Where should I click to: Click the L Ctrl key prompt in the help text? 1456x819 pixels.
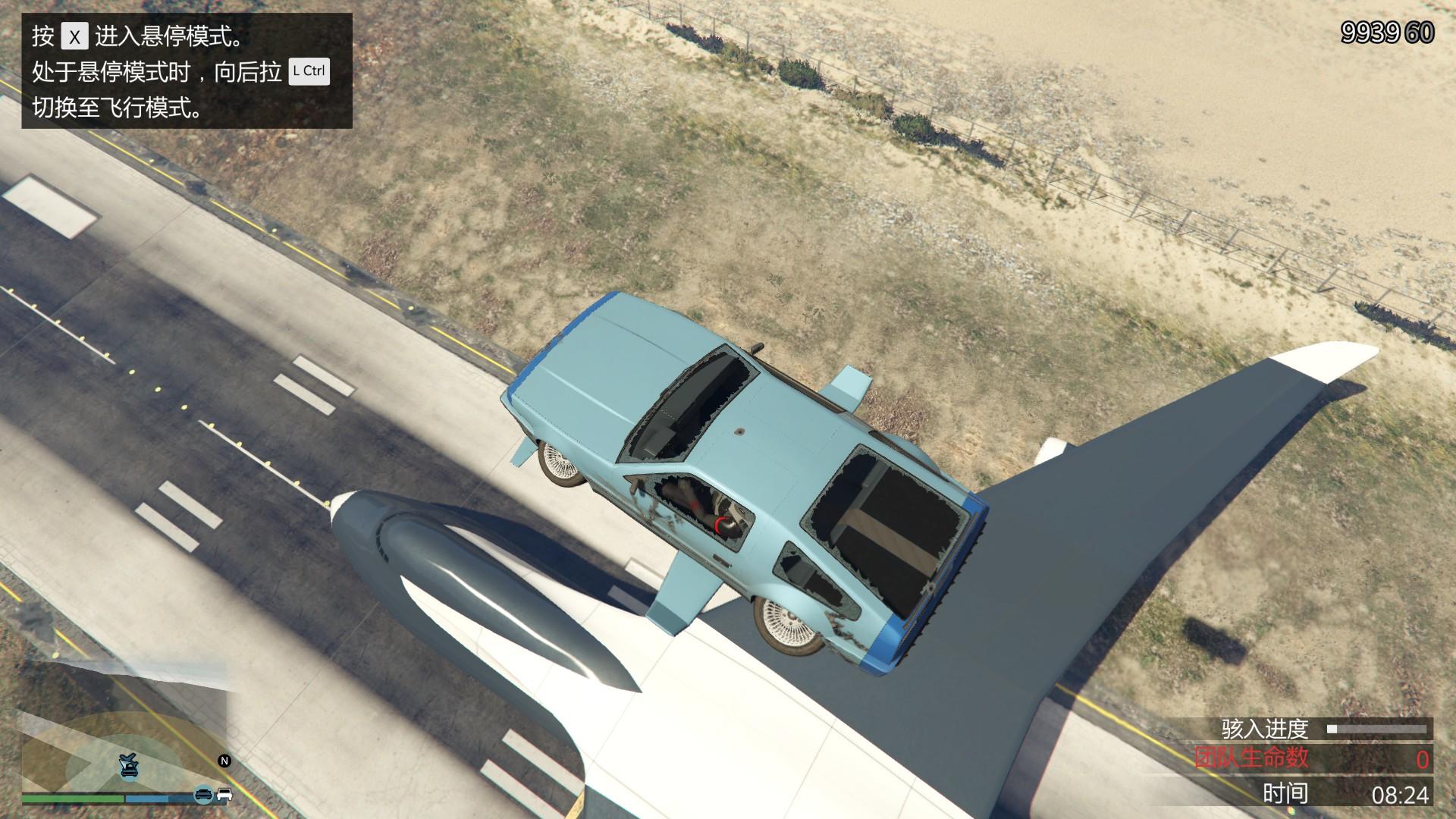coord(309,72)
